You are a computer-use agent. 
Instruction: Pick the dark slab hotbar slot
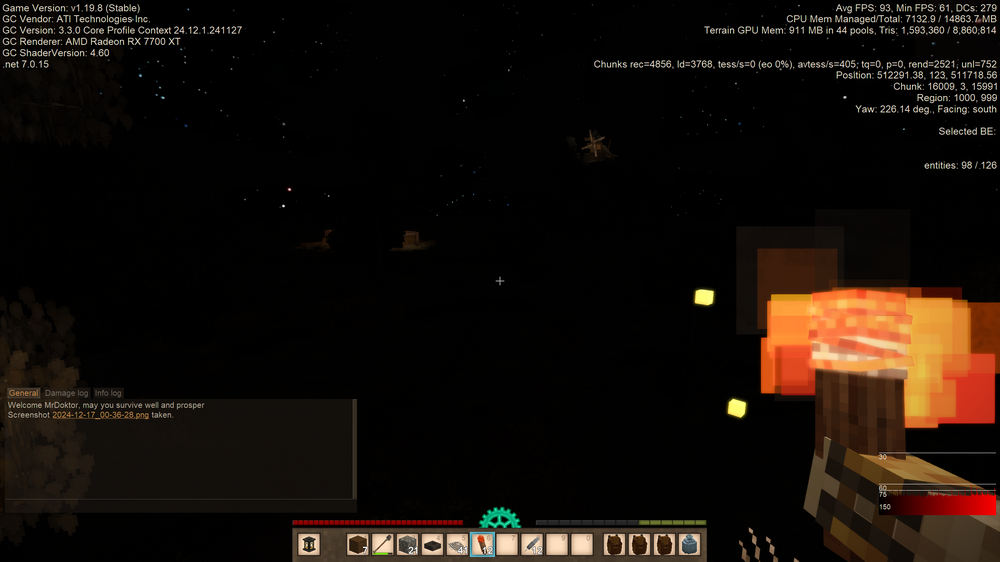click(433, 544)
